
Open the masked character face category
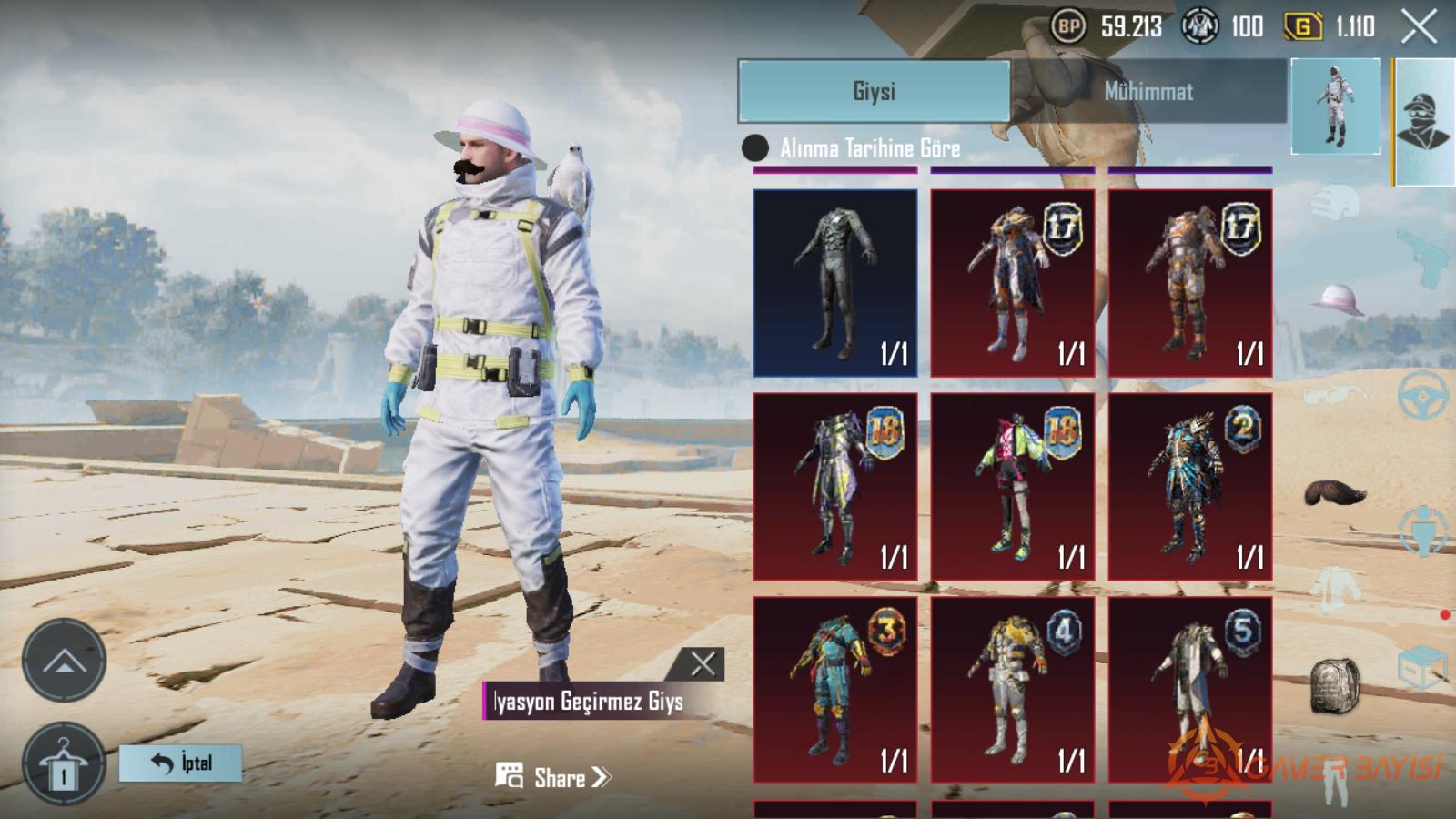tap(1424, 123)
